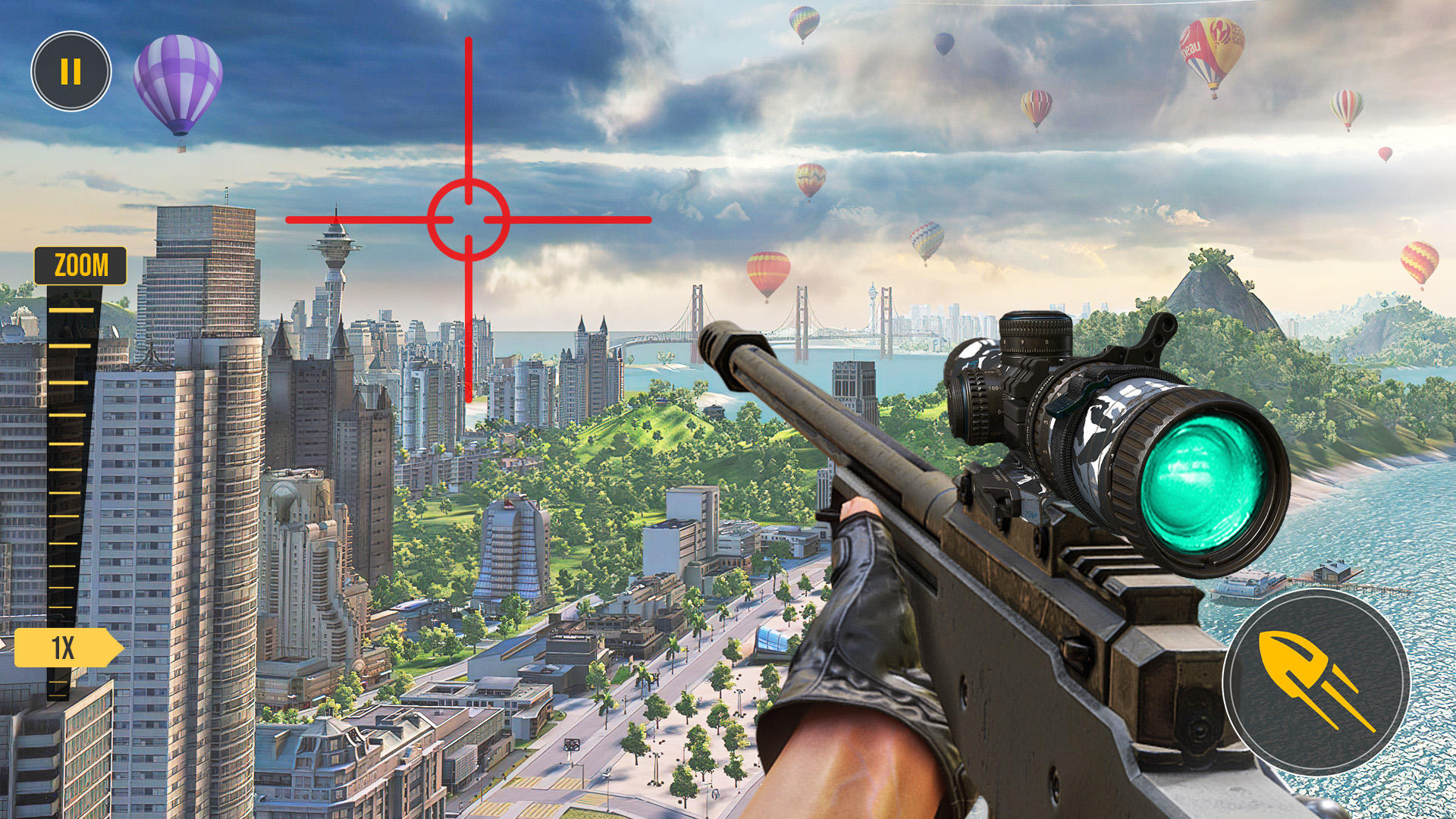Screen dimensions: 1456x819
Task: Click the center of the red crosshair
Action: [468, 220]
